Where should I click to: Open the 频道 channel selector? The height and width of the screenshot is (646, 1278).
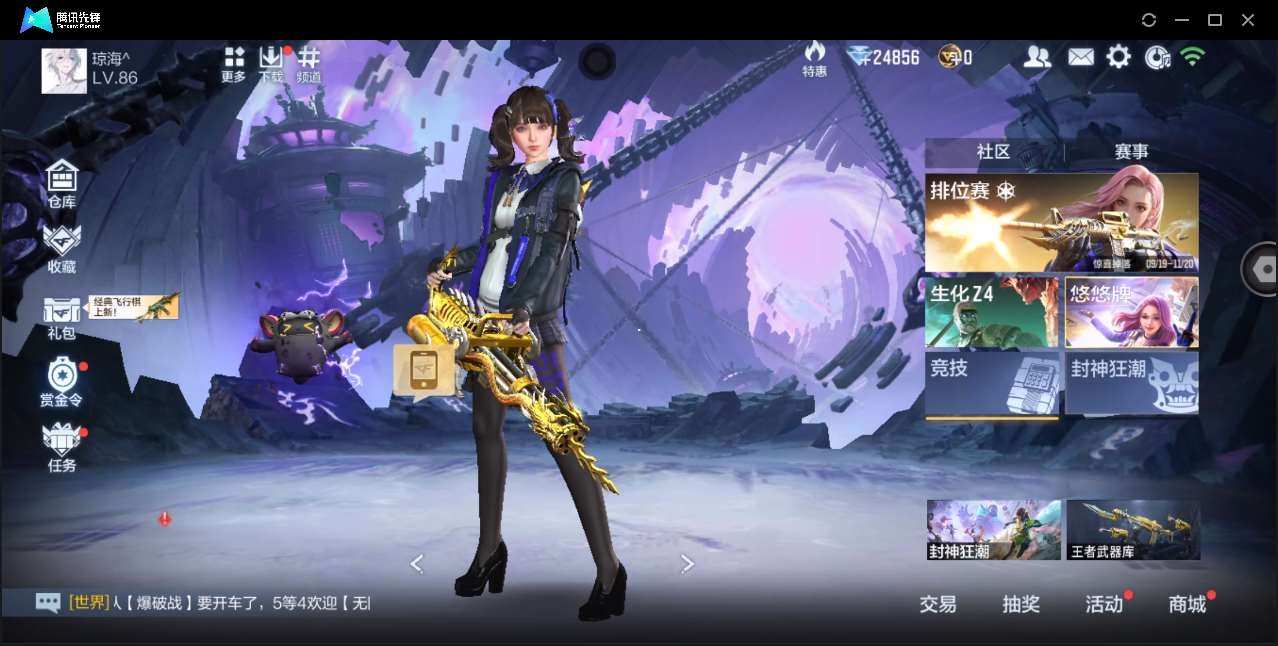[x=309, y=63]
